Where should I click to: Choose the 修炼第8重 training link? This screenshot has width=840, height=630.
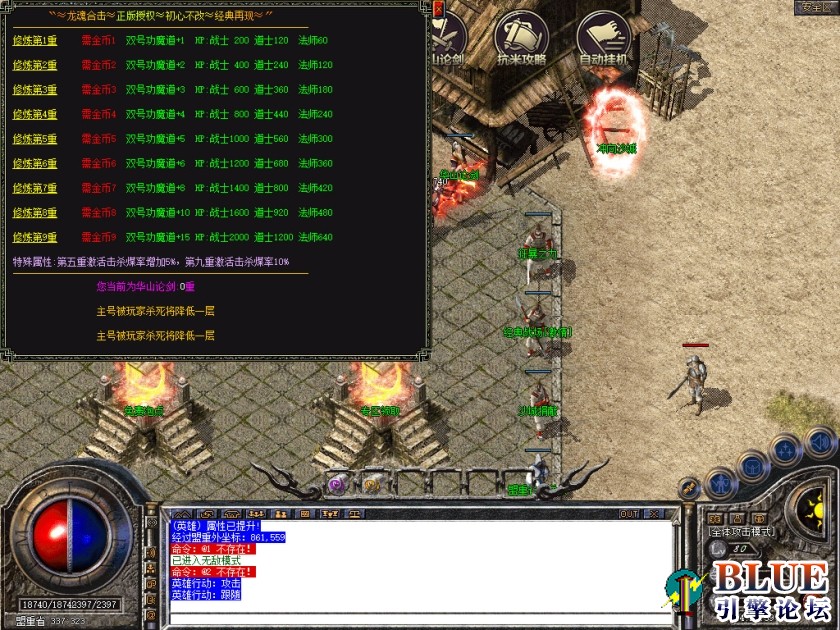coord(35,212)
